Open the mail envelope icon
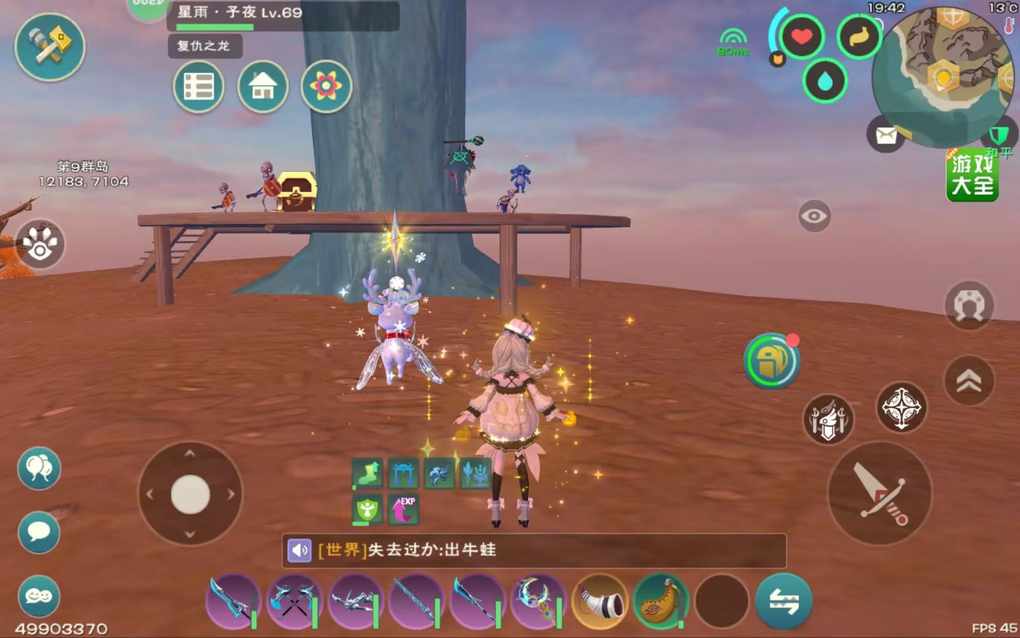 click(x=885, y=134)
